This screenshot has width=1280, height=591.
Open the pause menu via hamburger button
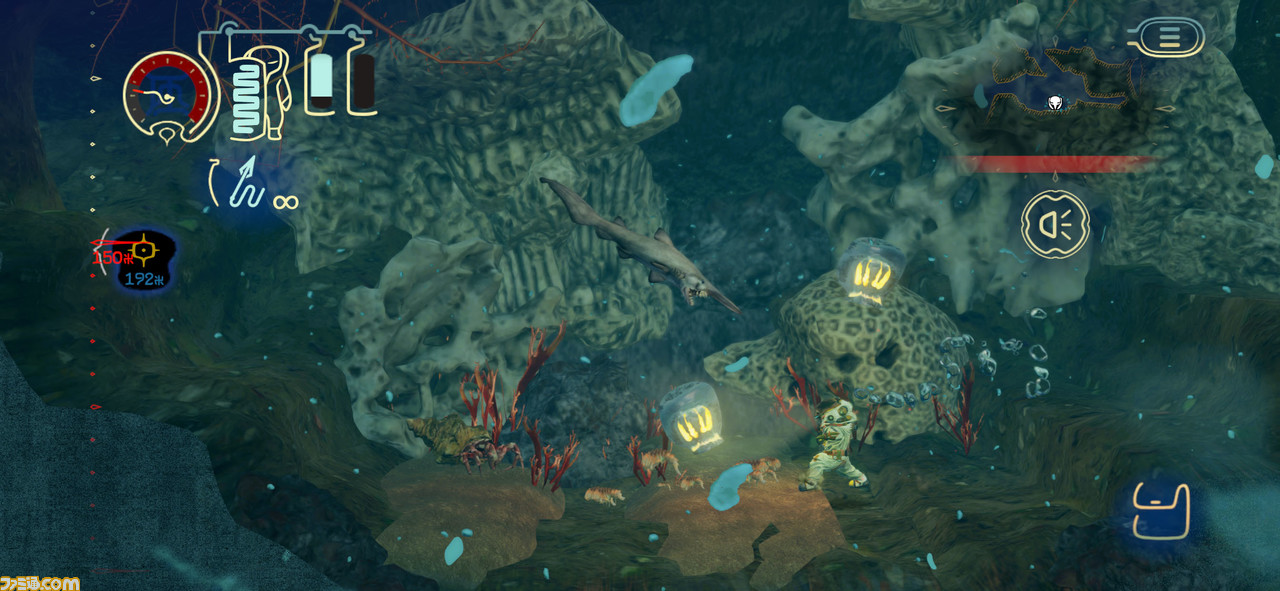(x=1169, y=37)
